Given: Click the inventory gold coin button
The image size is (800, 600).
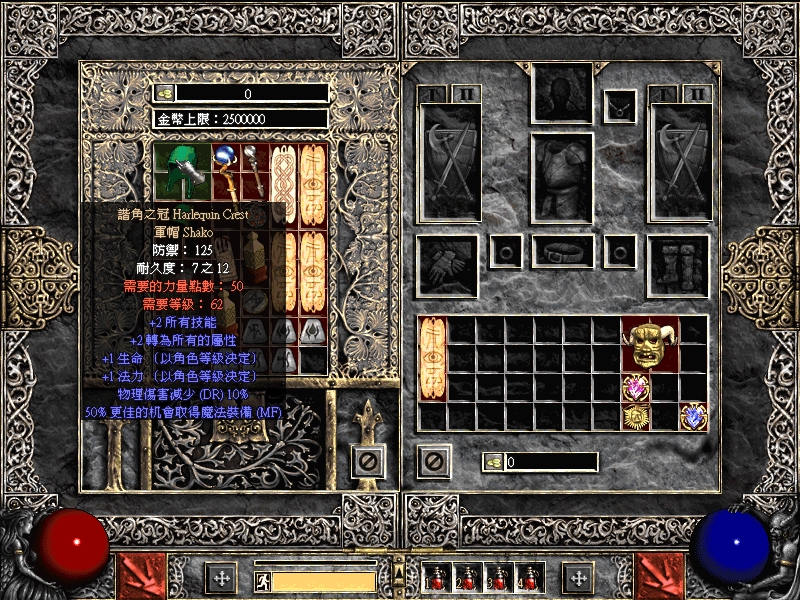Looking at the screenshot, I should [x=492, y=462].
